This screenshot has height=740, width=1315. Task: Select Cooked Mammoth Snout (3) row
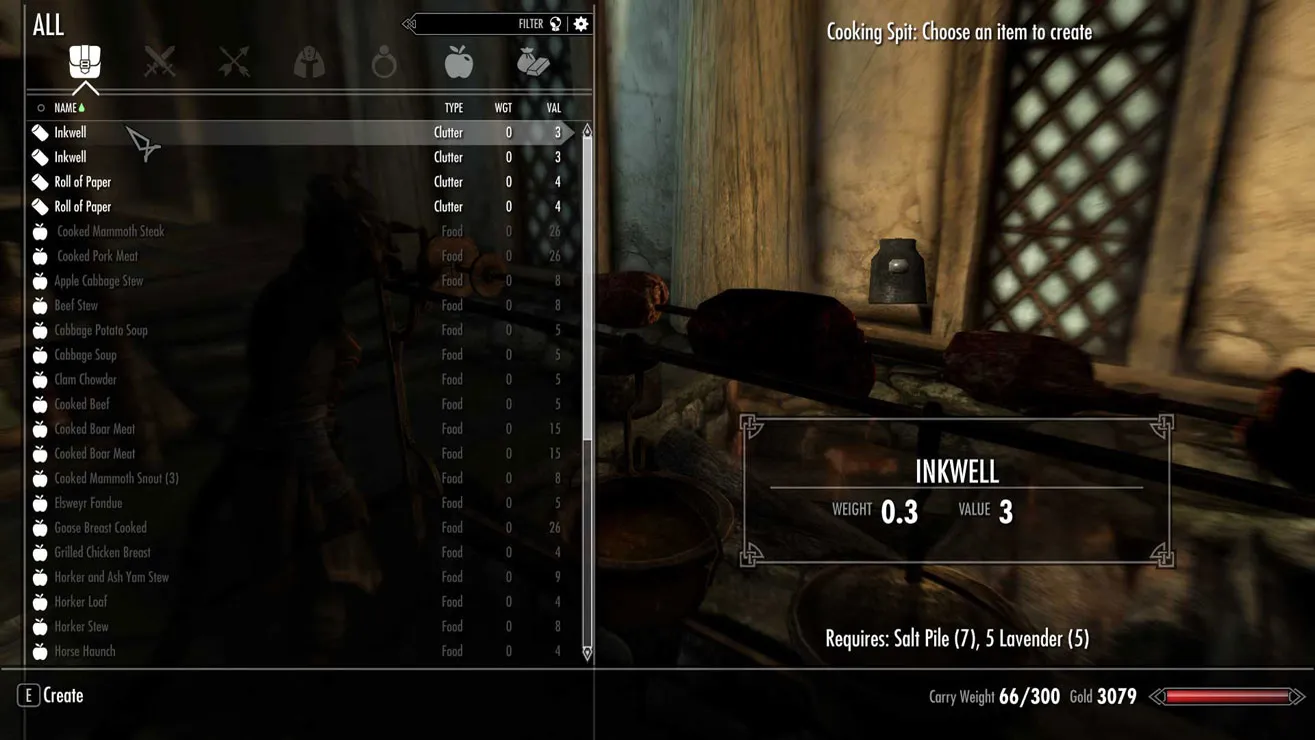click(x=116, y=478)
